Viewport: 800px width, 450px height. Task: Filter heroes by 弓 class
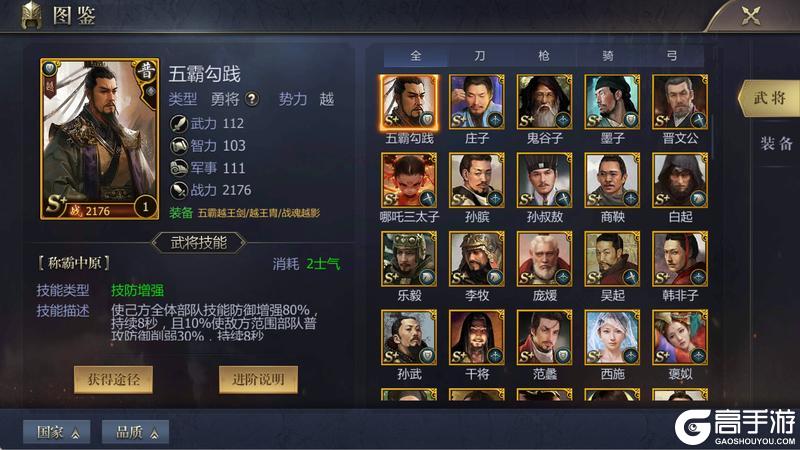[x=672, y=56]
